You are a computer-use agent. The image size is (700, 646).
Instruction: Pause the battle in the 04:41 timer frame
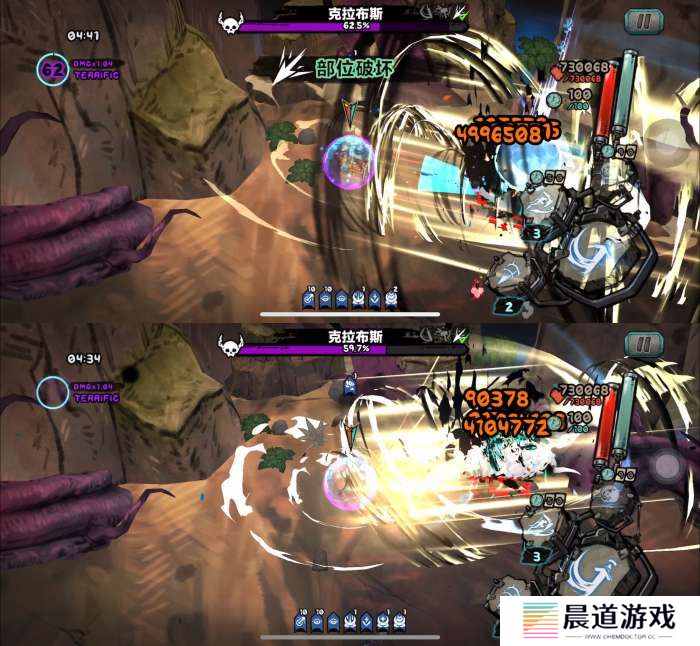click(x=643, y=20)
